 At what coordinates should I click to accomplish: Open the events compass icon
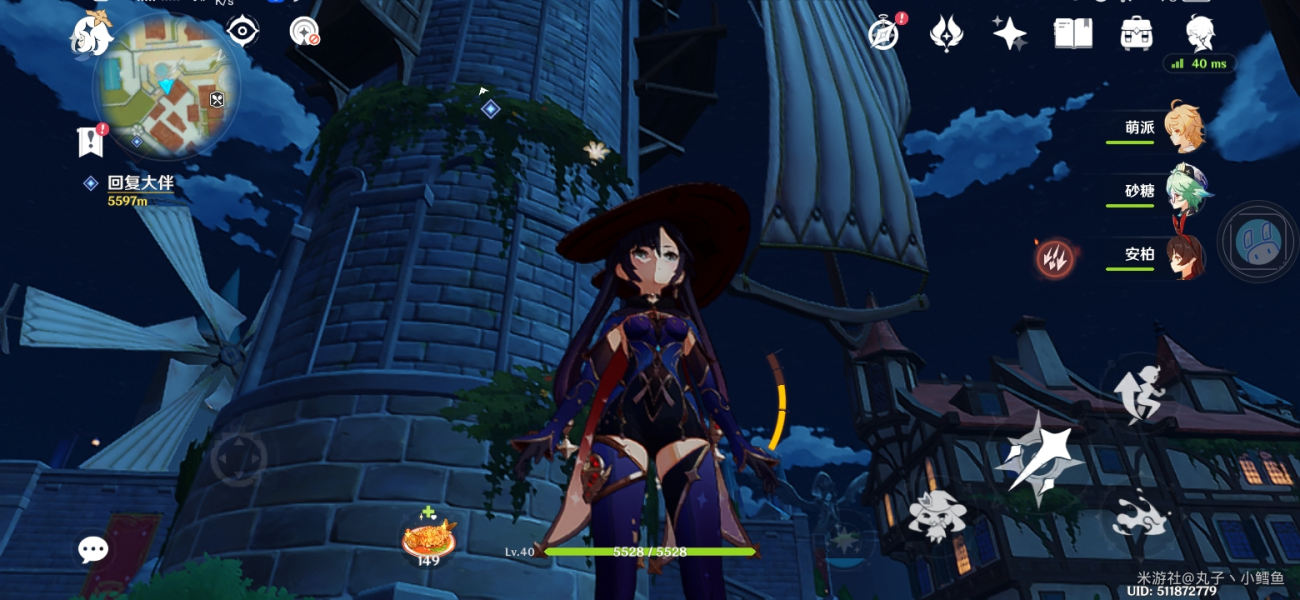[x=884, y=33]
